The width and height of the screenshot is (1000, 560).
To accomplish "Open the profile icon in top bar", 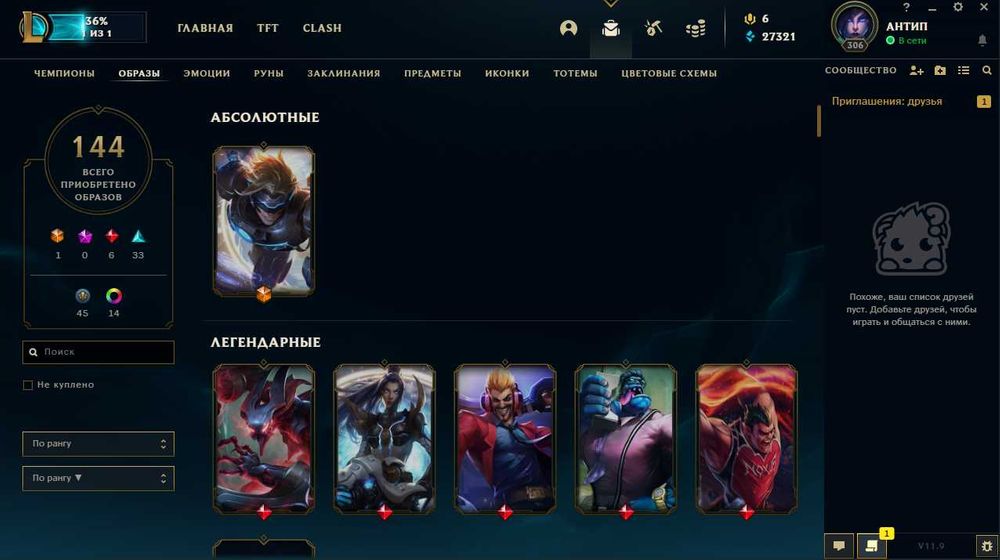I will (569, 28).
